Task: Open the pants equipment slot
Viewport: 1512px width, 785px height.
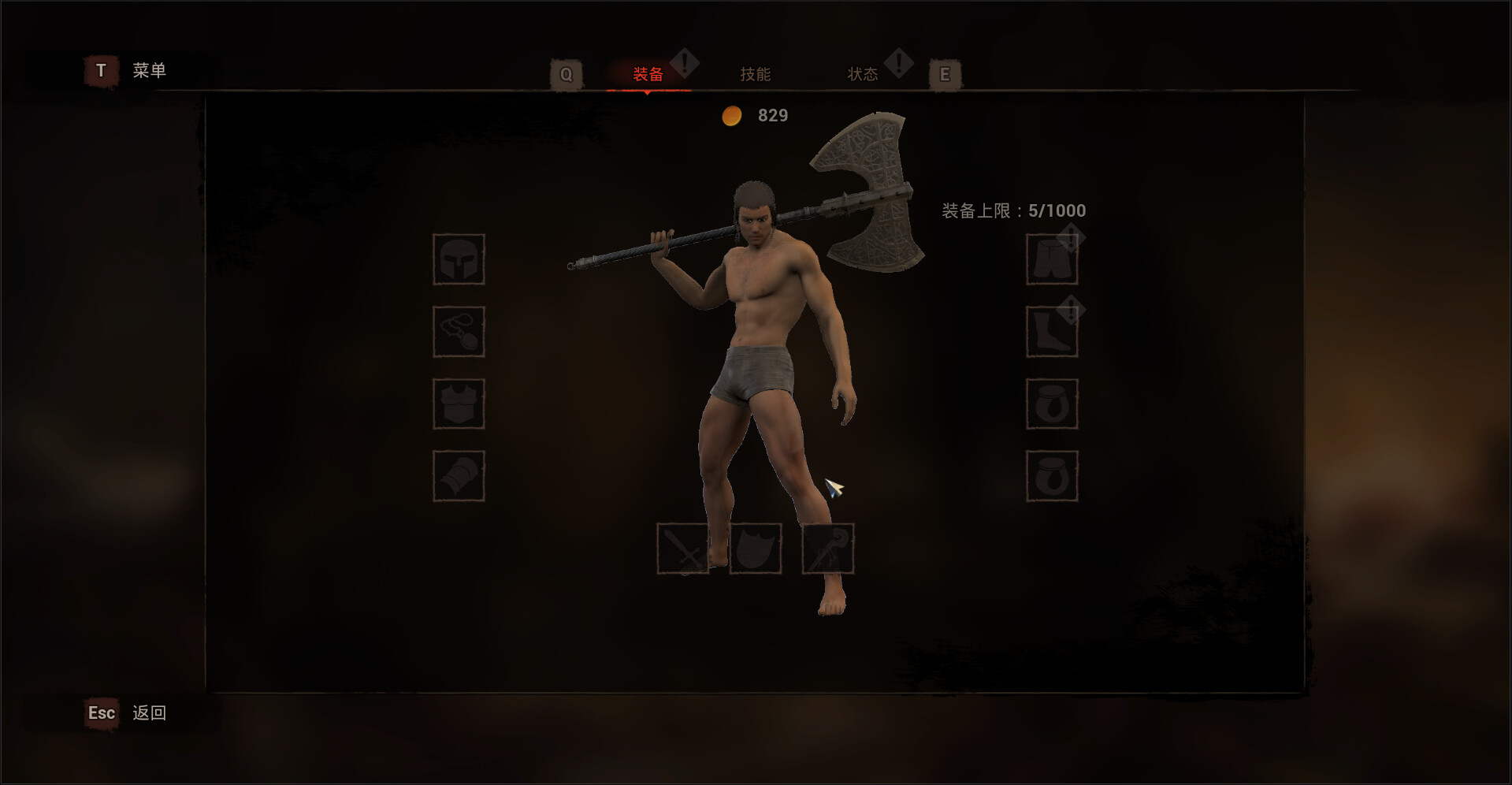Action: (1053, 261)
